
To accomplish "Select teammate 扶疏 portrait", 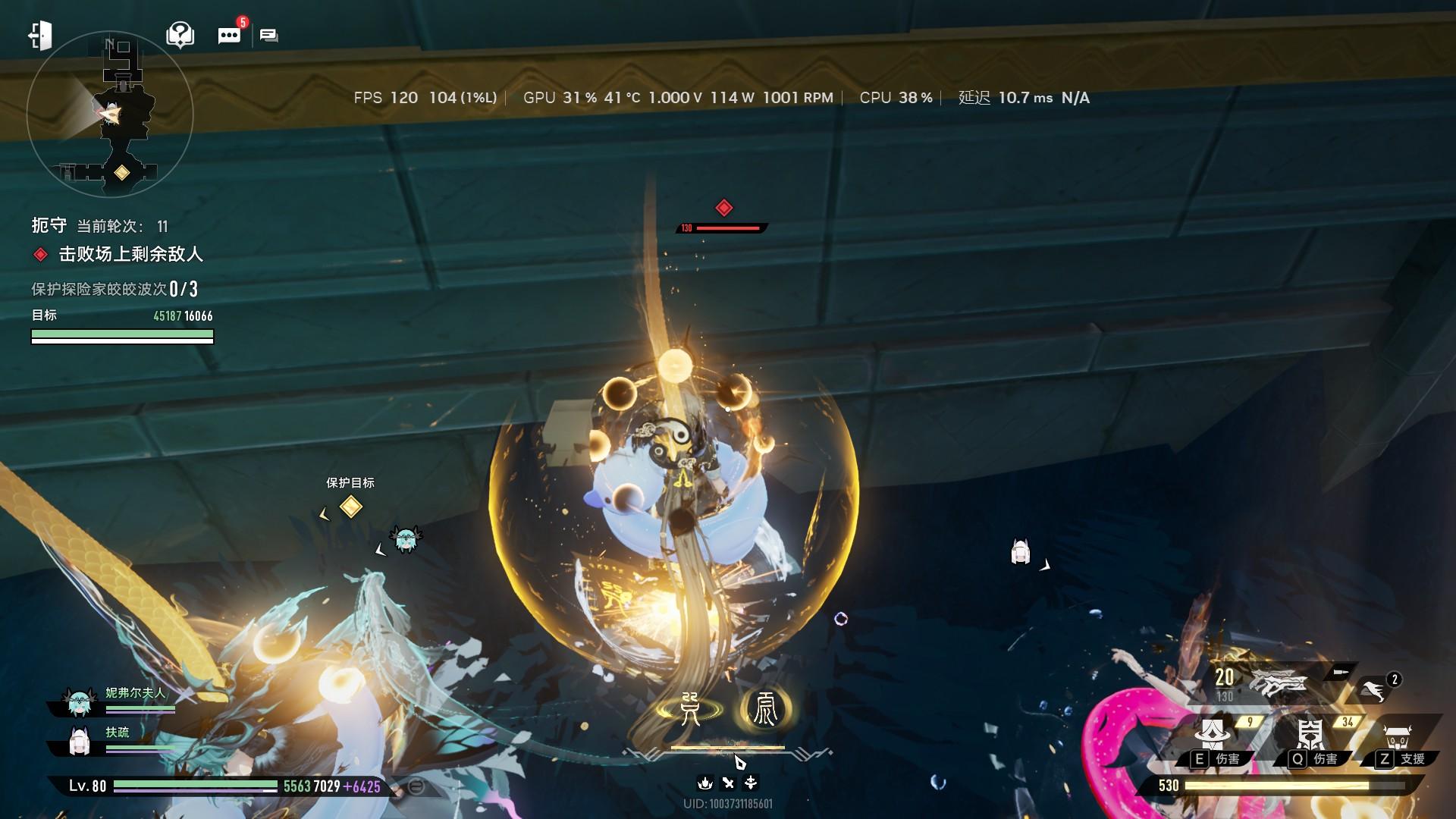I will 80,742.
